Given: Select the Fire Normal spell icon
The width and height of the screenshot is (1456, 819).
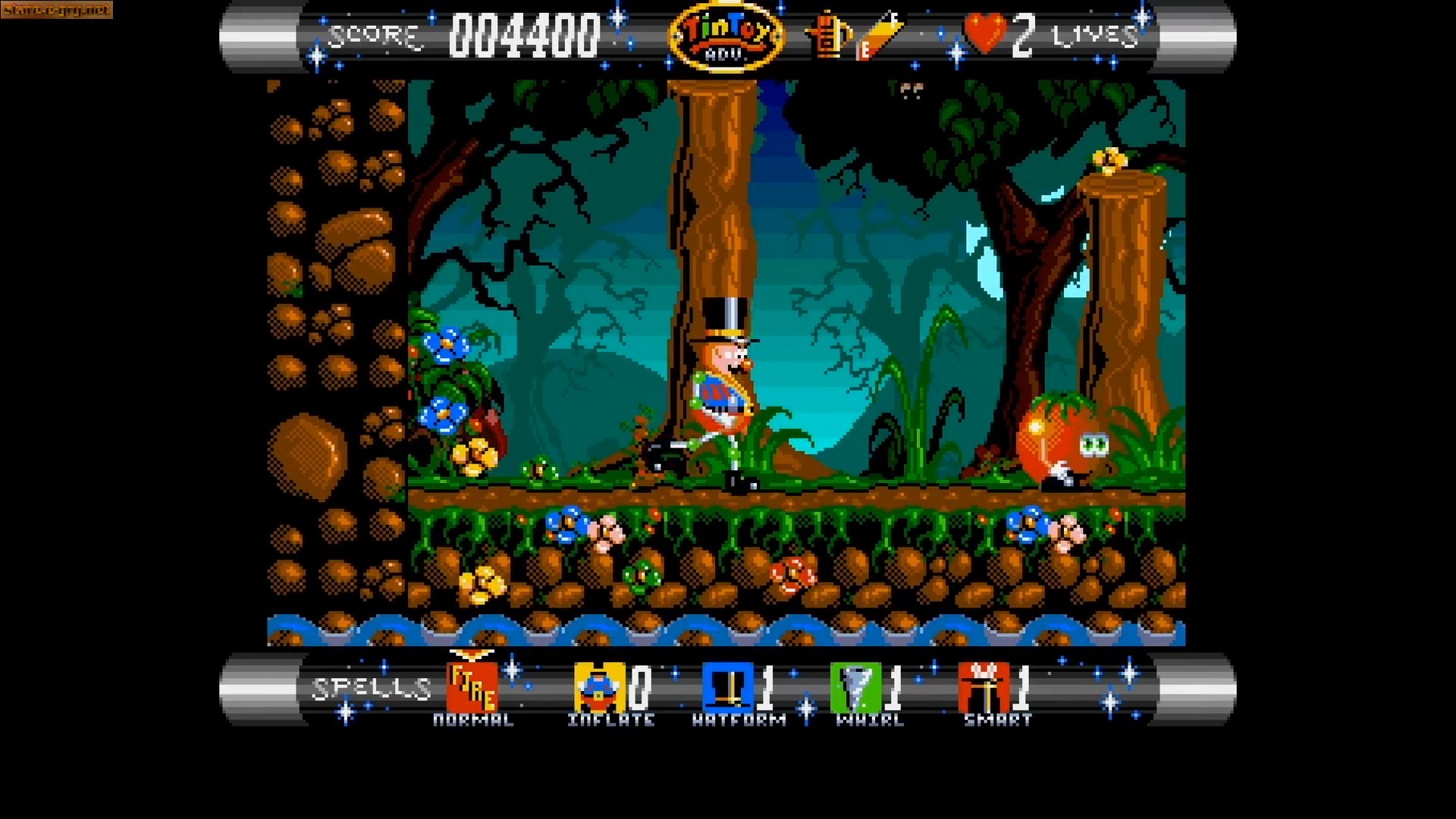Looking at the screenshot, I should pos(472,687).
